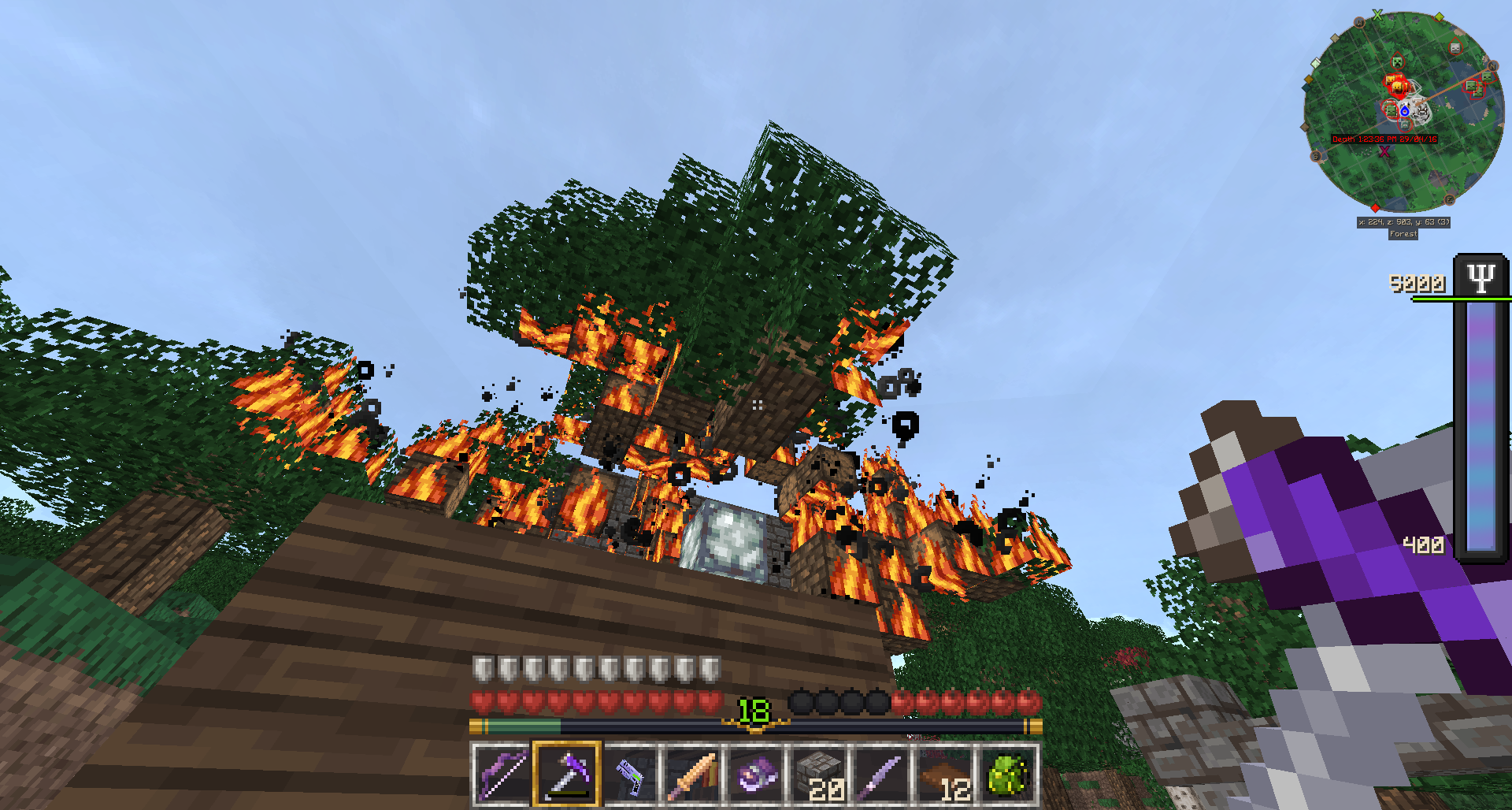This screenshot has height=810, width=1512.
Task: Select the orange sword hotbar slot
Action: coord(693,775)
